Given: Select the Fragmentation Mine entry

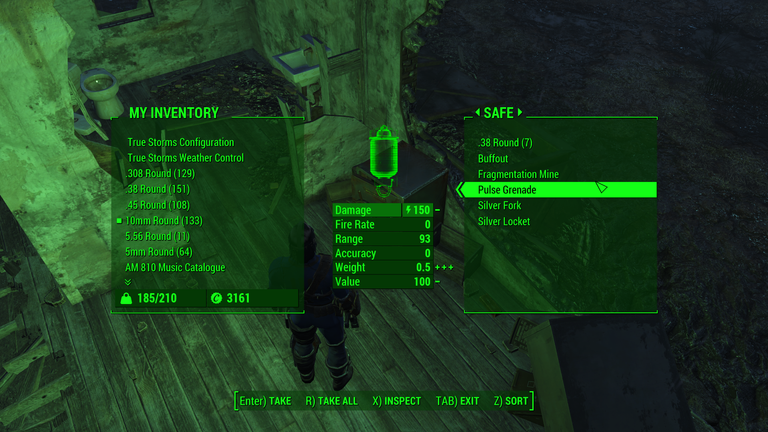Looking at the screenshot, I should click(518, 174).
